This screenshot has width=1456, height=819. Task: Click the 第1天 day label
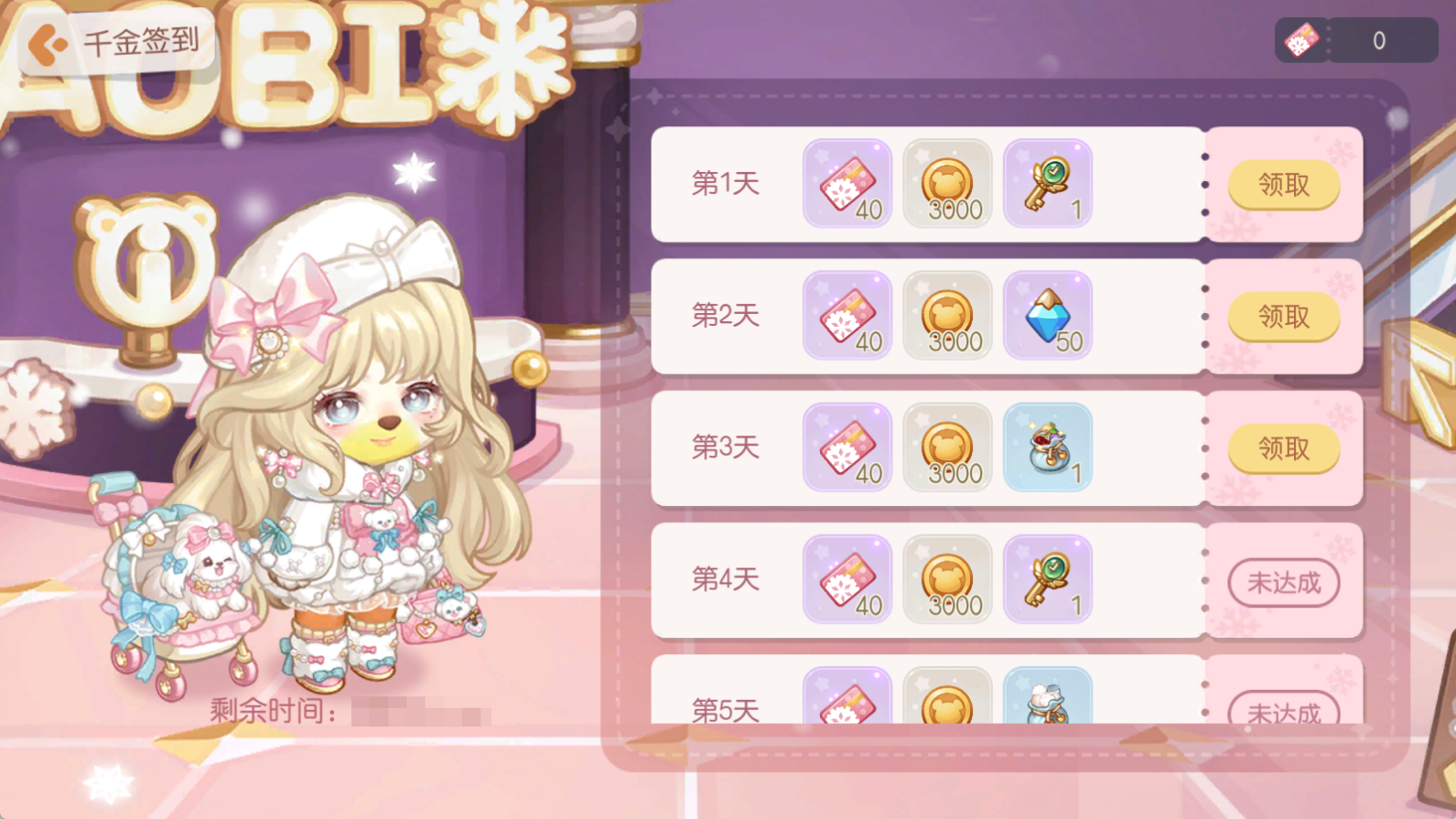point(726,184)
